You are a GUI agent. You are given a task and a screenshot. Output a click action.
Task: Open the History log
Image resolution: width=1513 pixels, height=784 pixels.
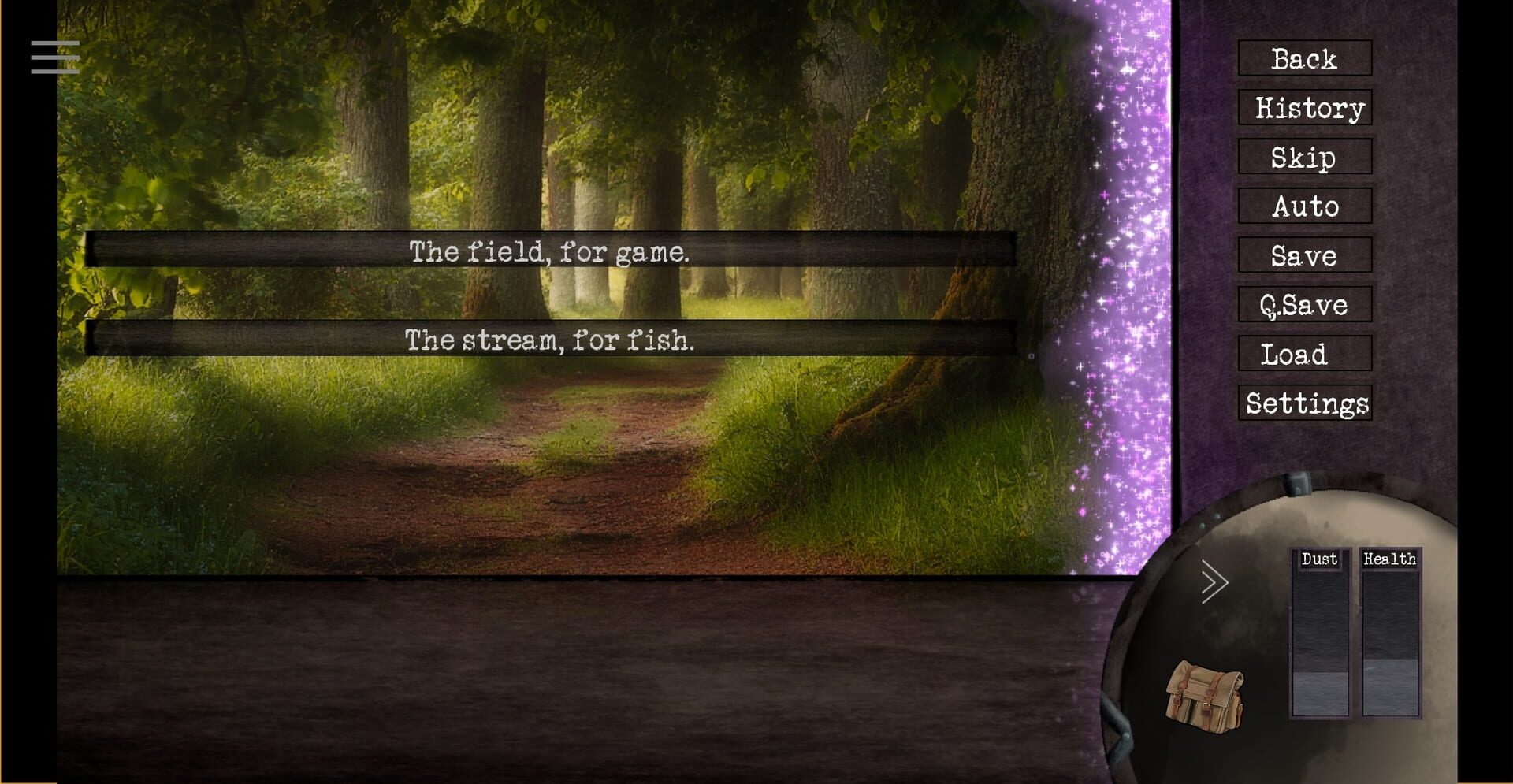tap(1305, 108)
